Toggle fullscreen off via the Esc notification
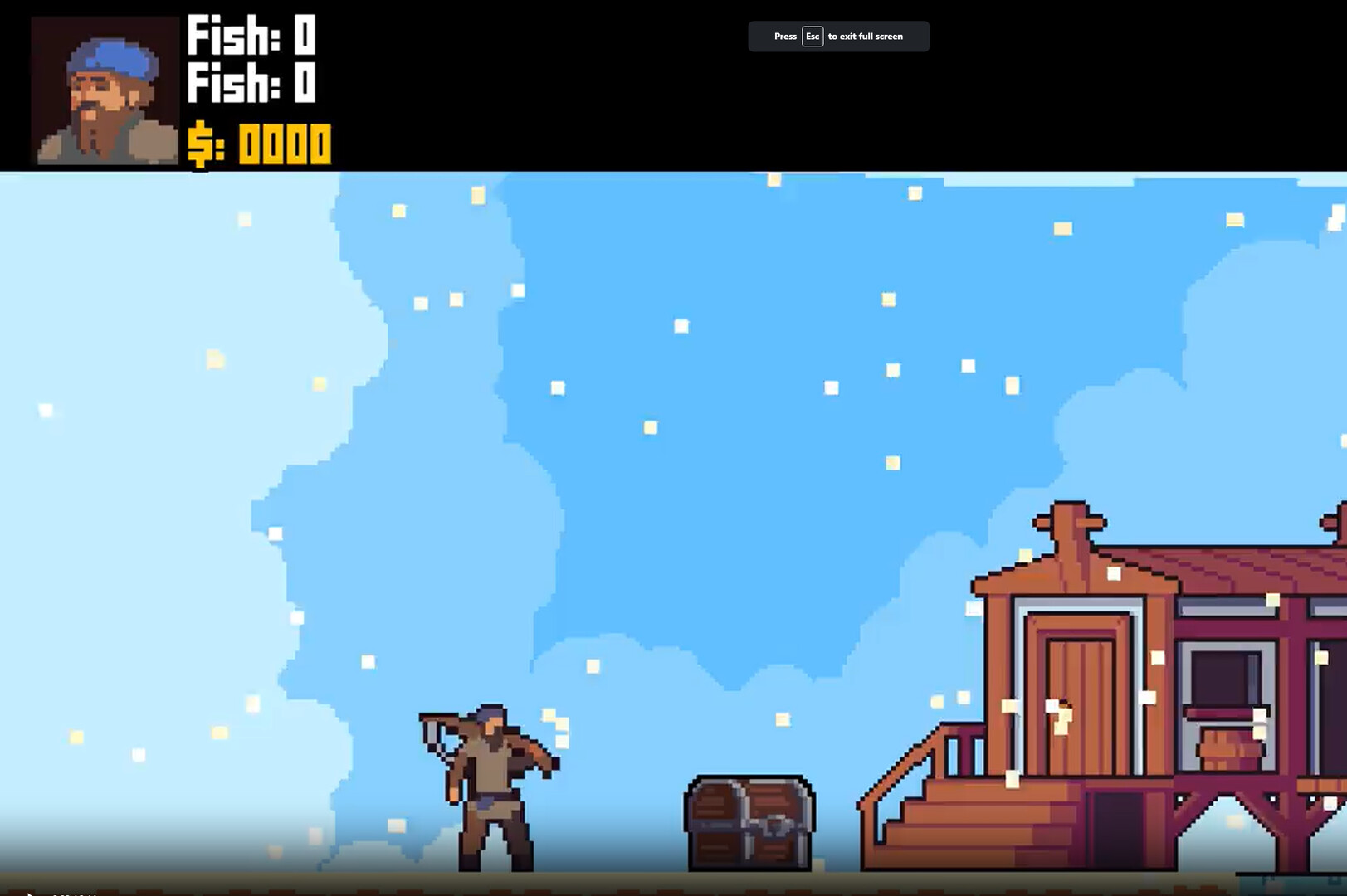 pyautogui.click(x=838, y=36)
